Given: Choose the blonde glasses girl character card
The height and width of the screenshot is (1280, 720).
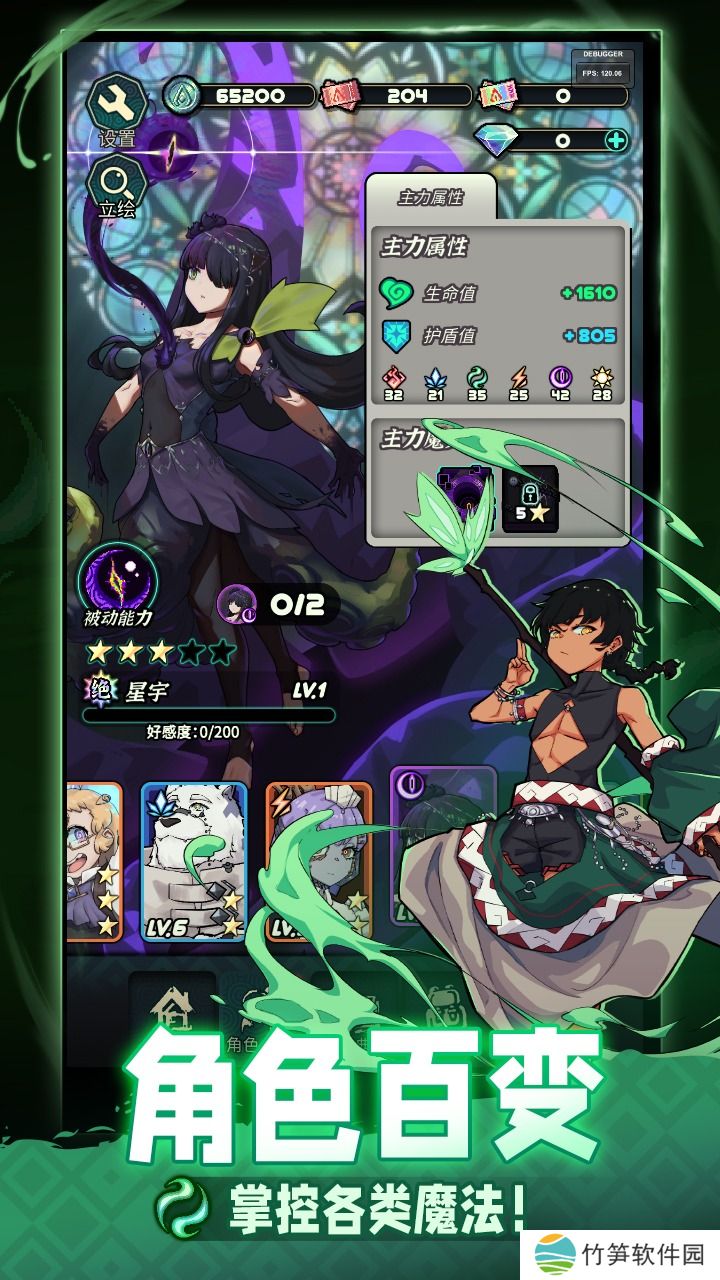Looking at the screenshot, I should point(93,862).
